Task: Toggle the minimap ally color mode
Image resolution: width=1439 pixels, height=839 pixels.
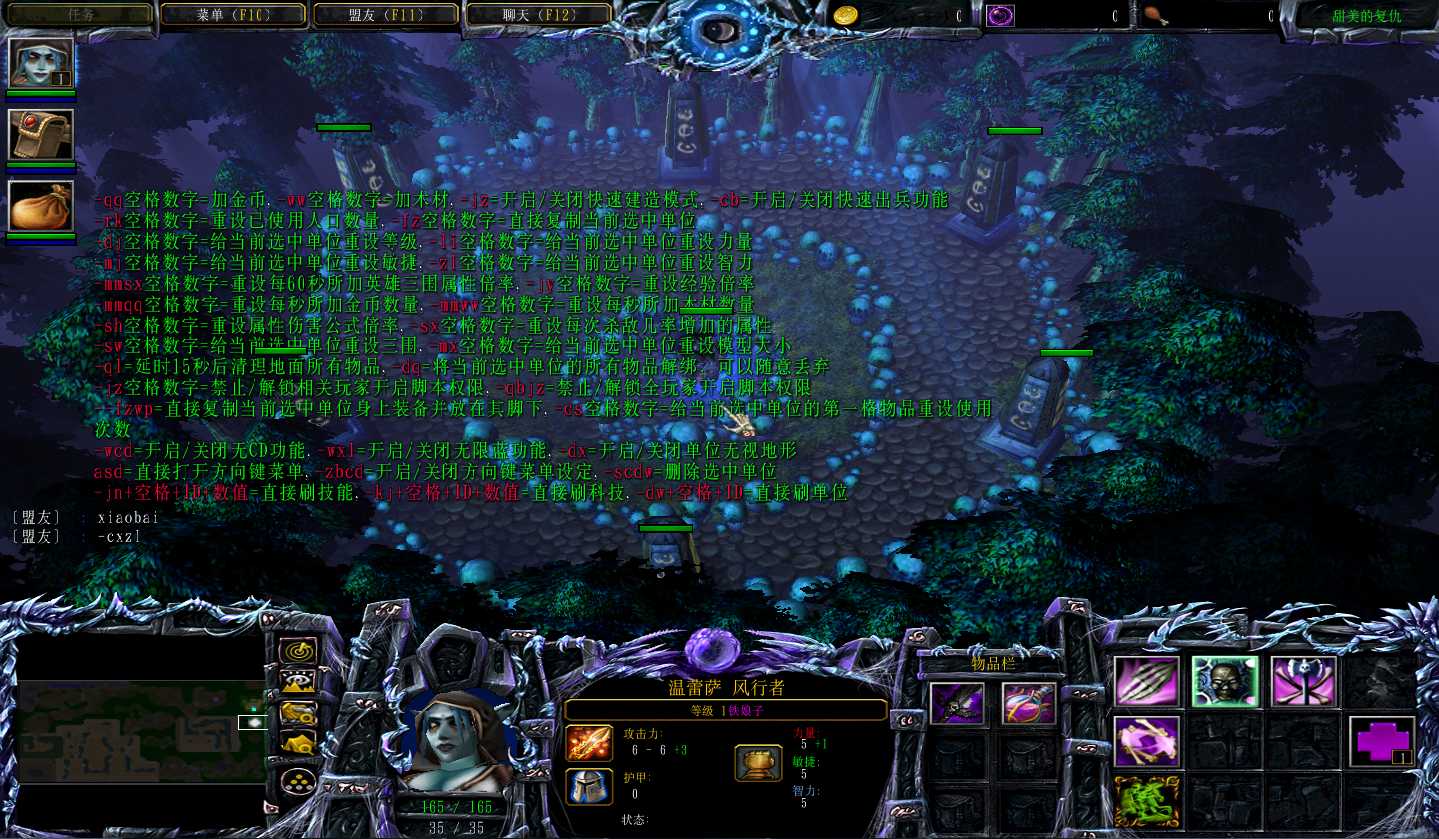Action: pyautogui.click(x=297, y=713)
